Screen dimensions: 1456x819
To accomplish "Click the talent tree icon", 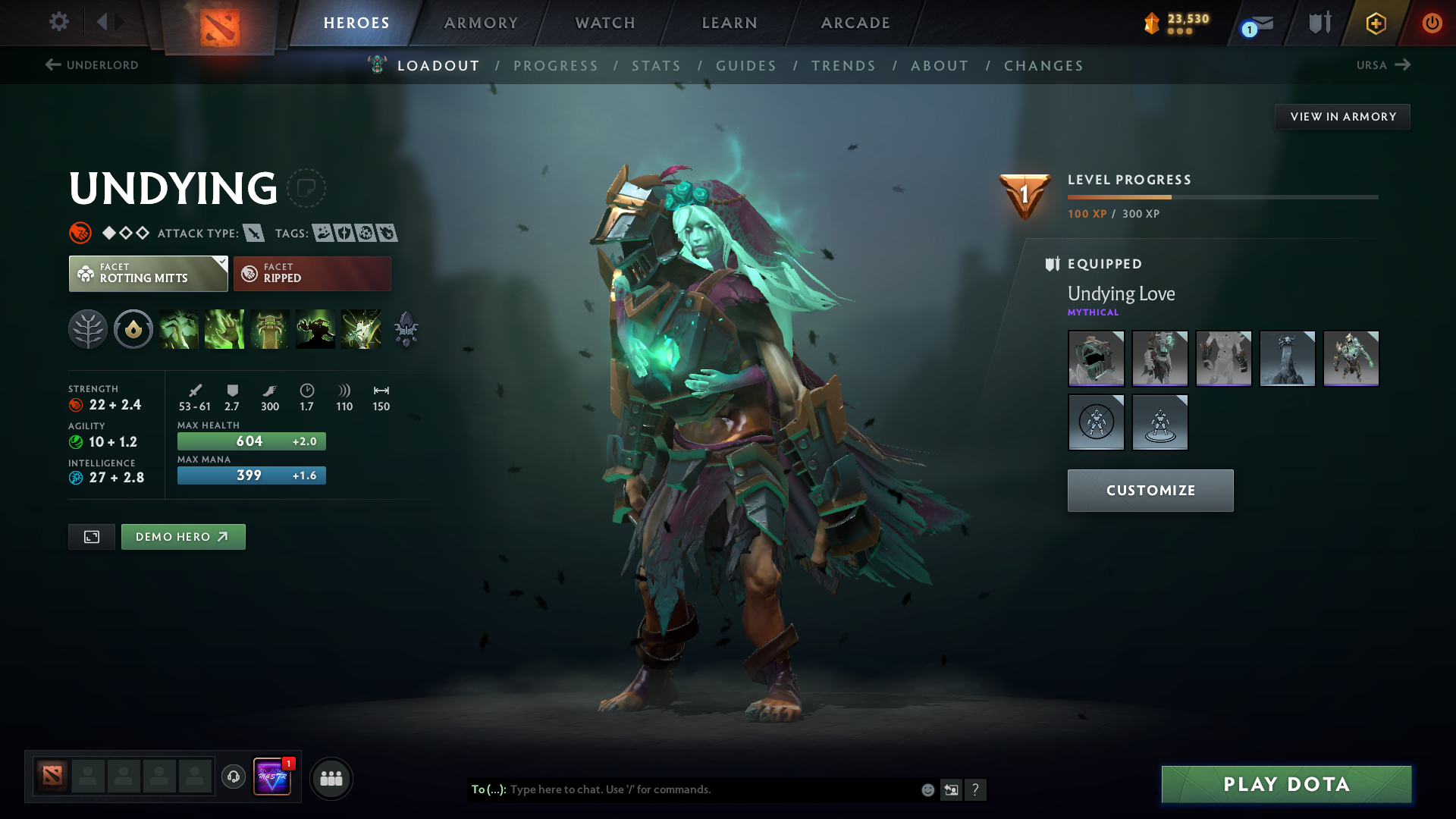I will tap(87, 329).
